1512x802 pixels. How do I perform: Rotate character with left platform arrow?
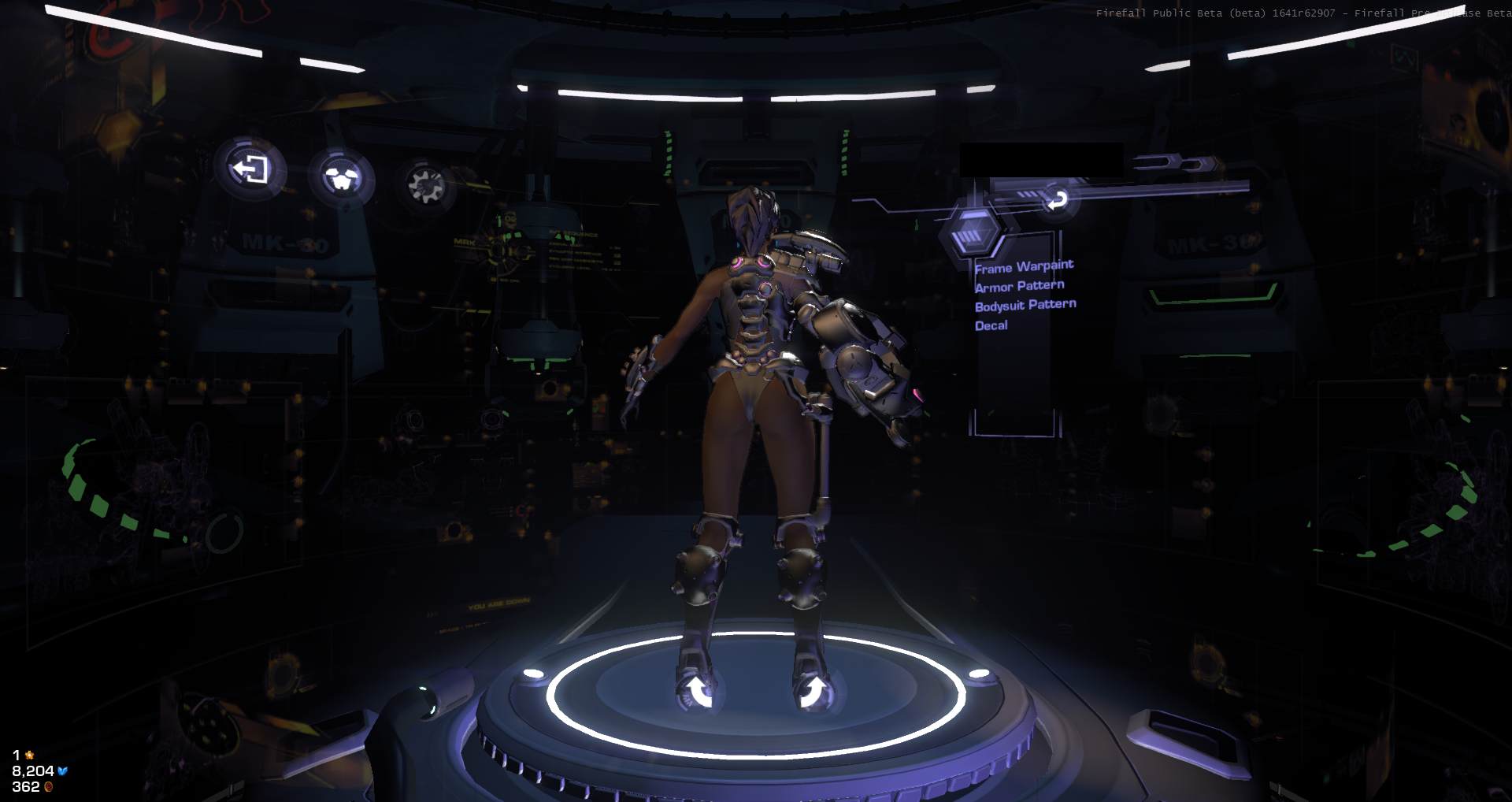[698, 693]
